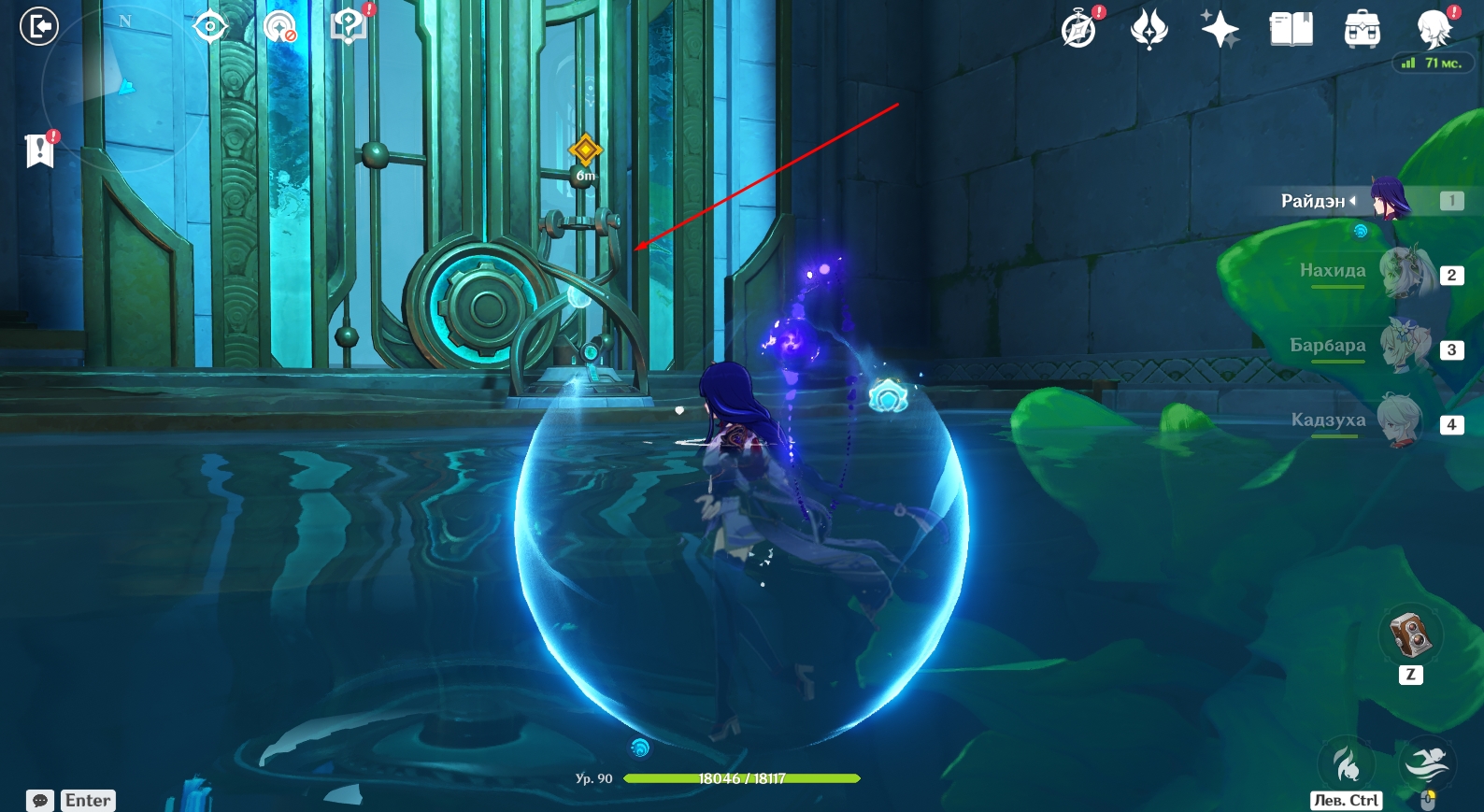
Task: Open the backpack inventory
Action: (1362, 29)
